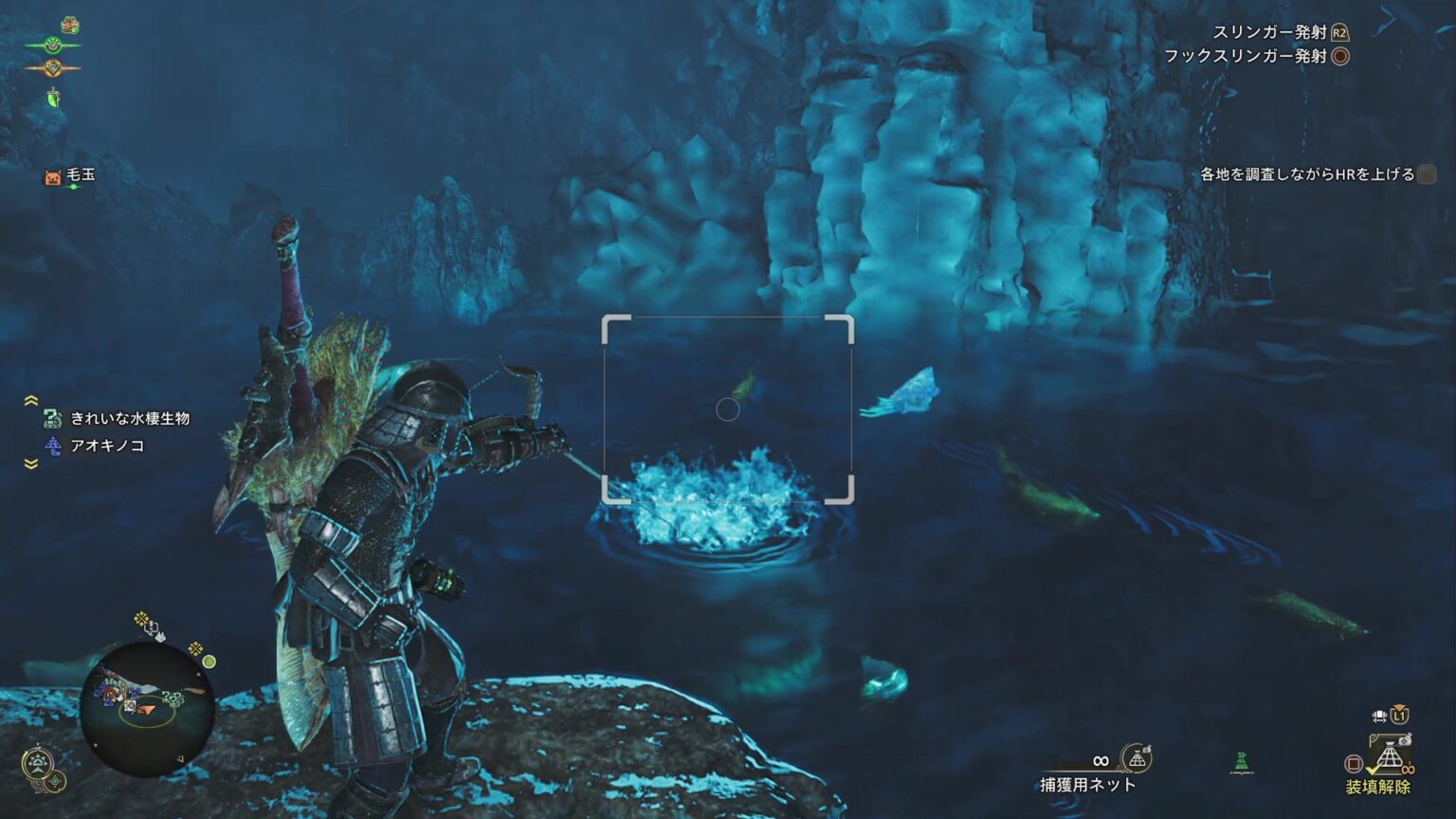Click the green potion status icon

(x=54, y=97)
